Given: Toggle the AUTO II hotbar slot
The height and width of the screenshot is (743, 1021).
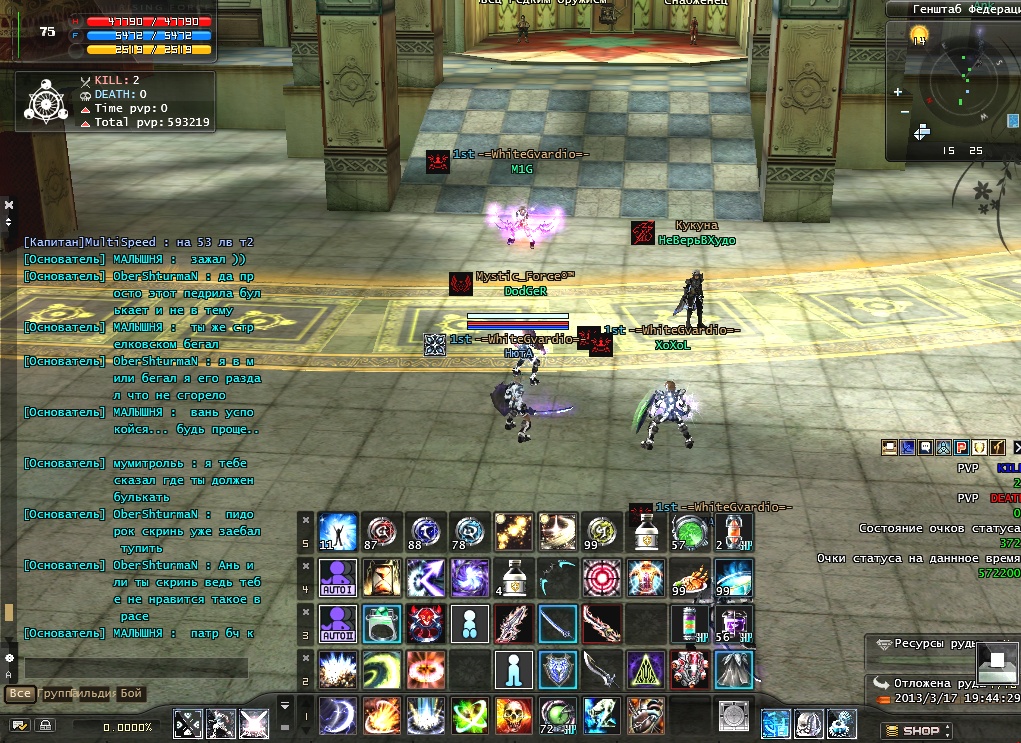Looking at the screenshot, I should tap(337, 623).
